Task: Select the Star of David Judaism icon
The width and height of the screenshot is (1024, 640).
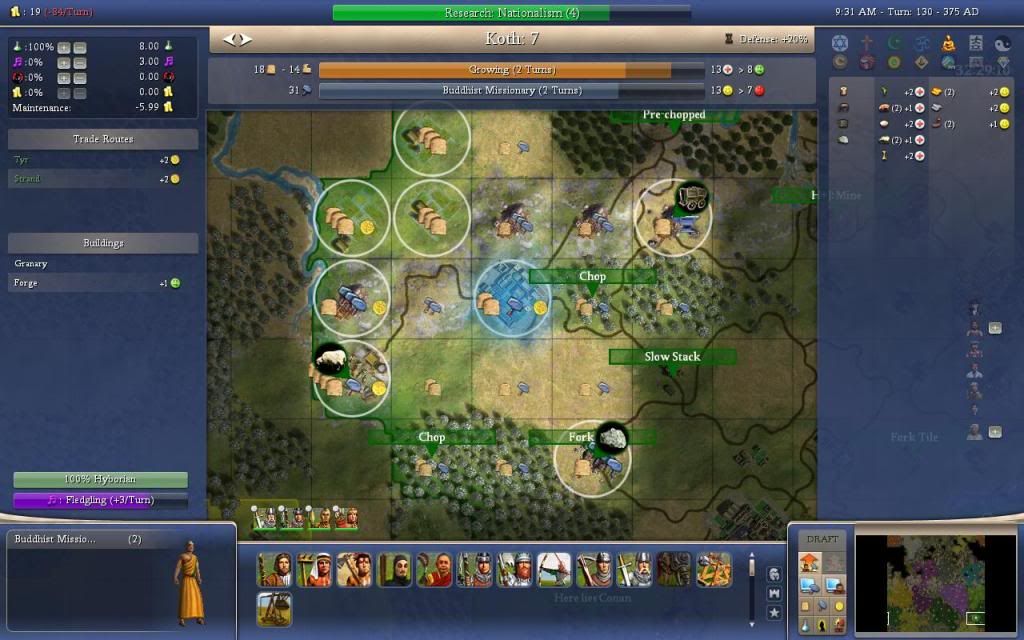Action: pos(840,43)
